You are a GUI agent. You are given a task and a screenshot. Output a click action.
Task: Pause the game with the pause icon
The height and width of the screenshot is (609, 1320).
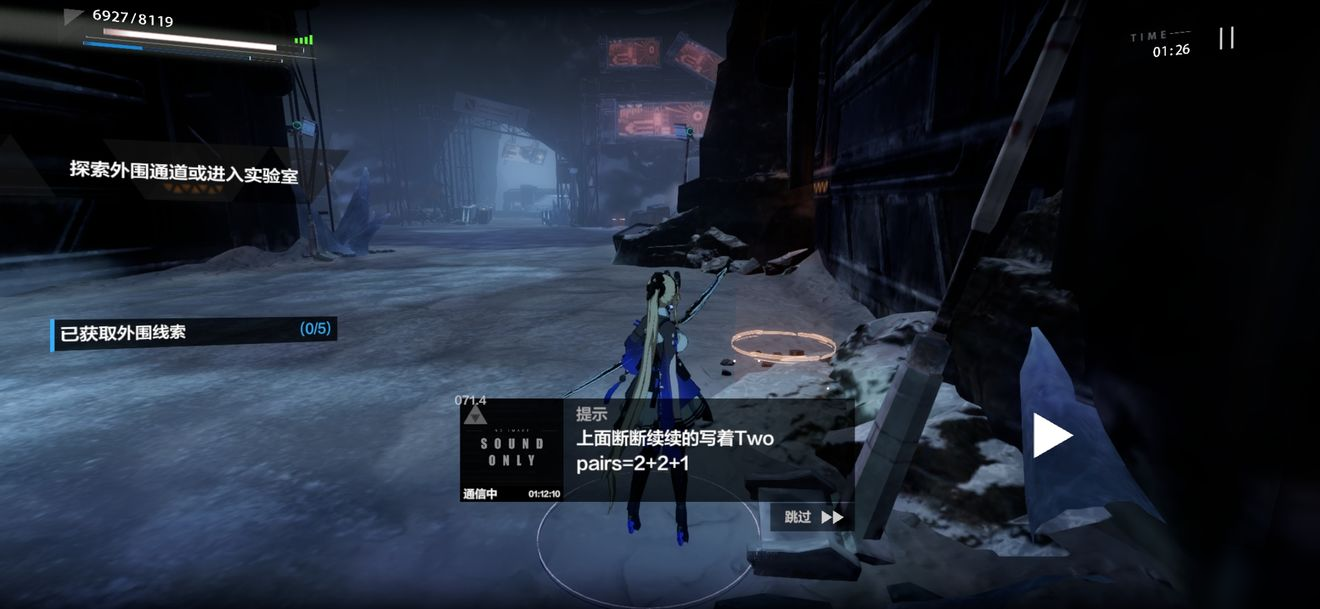click(1226, 38)
